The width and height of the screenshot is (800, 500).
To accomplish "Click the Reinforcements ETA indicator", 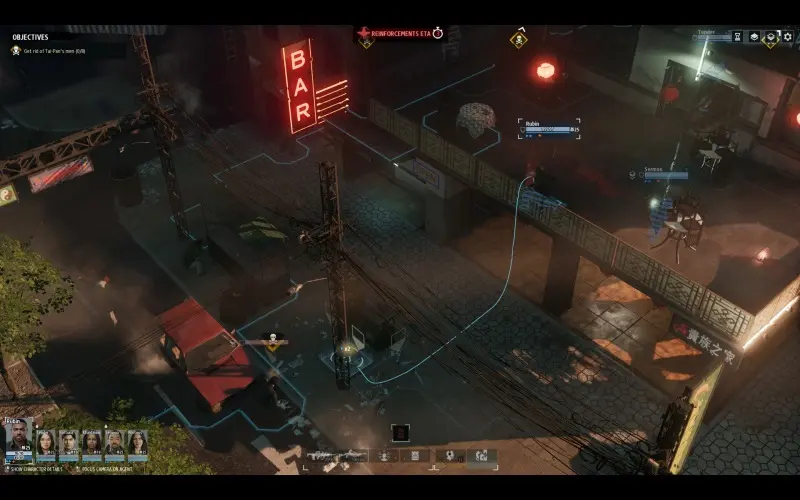I will [400, 33].
